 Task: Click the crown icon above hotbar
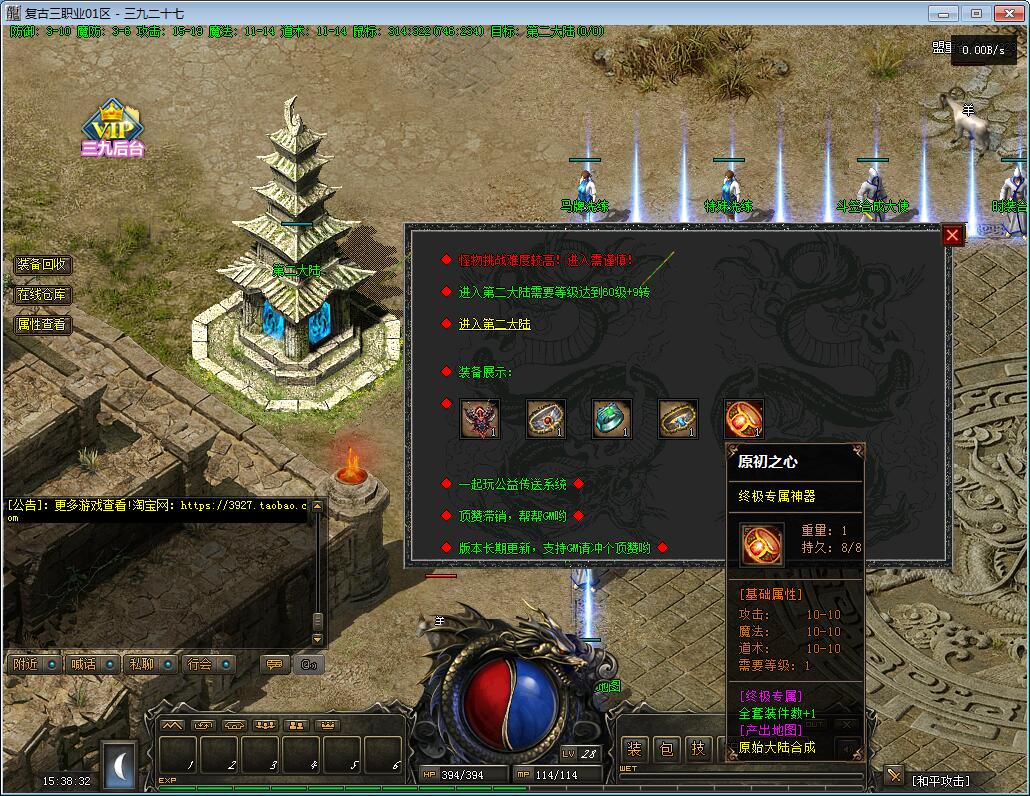[x=326, y=725]
